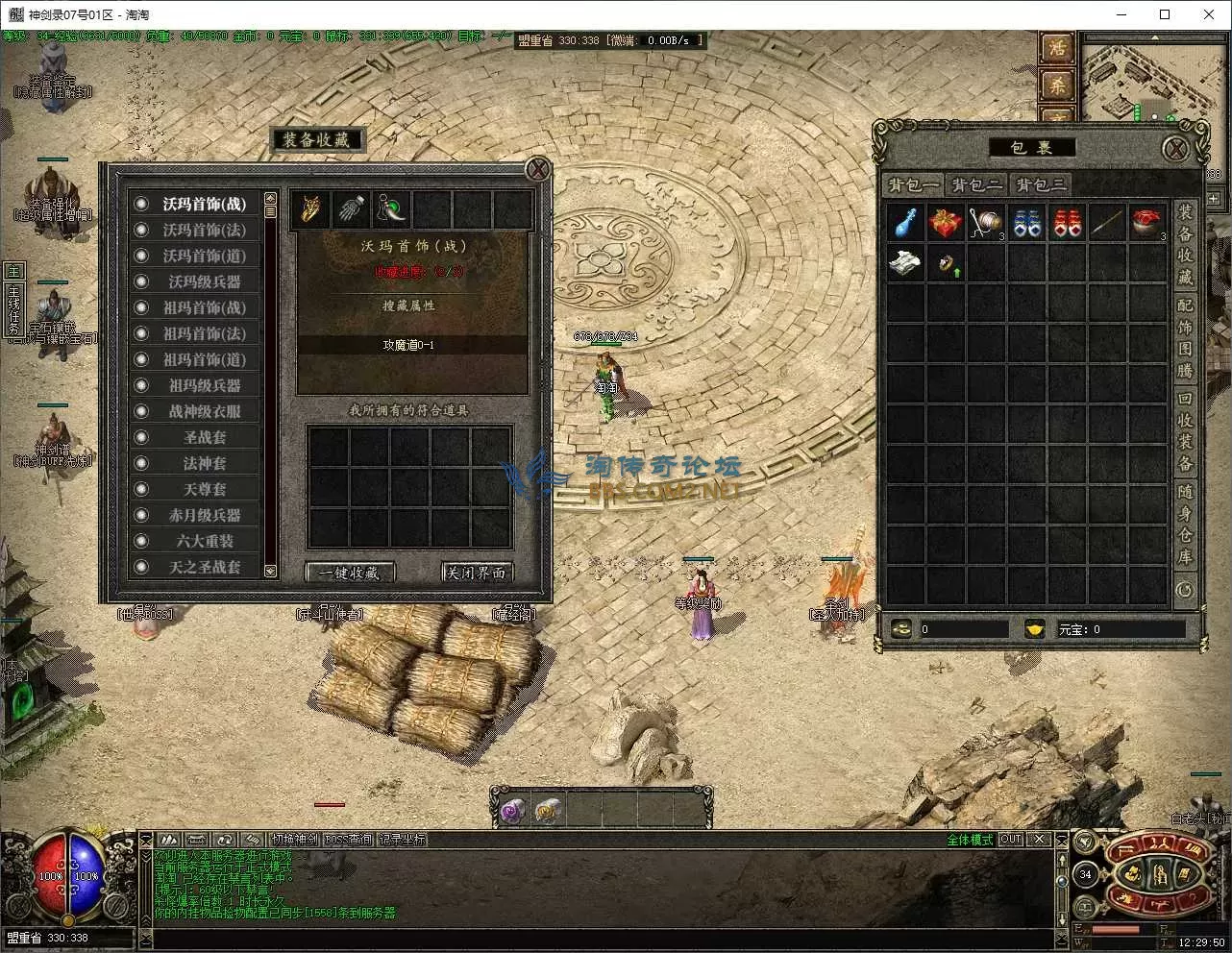Click the 一键收藏 button
The width and height of the screenshot is (1232, 953).
(350, 573)
